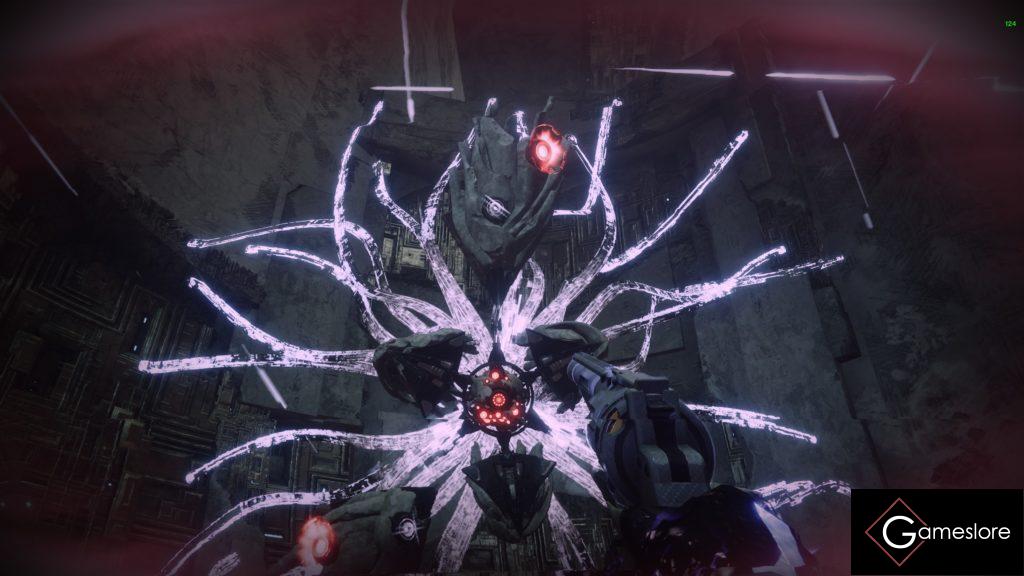Click the Gameslore logo watermark
Viewport: 1024px width, 576px height.
937,531
